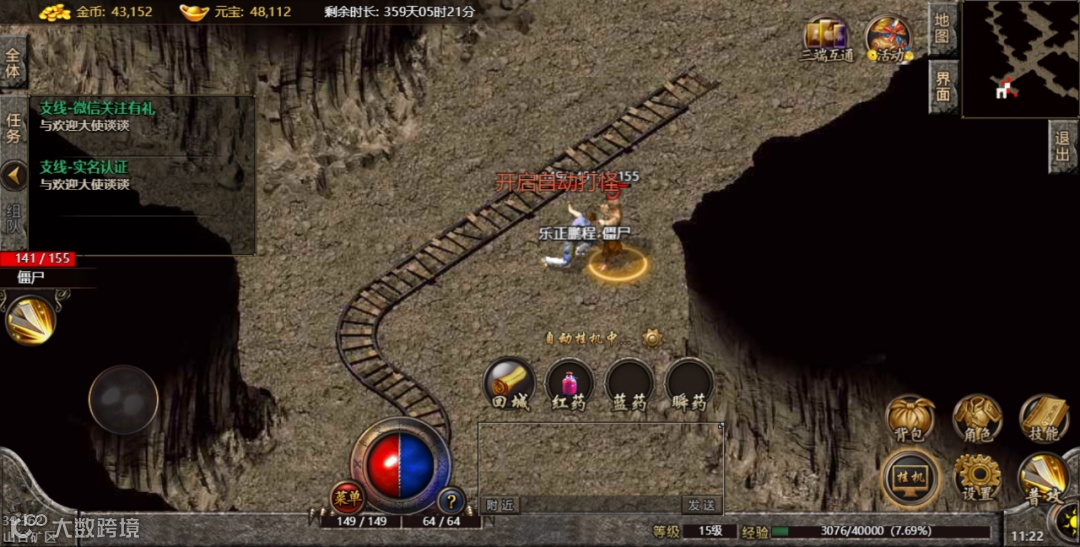This screenshot has height=547, width=1080.
Task: Toggle the 挂机 auto-battle button
Action: [x=910, y=476]
